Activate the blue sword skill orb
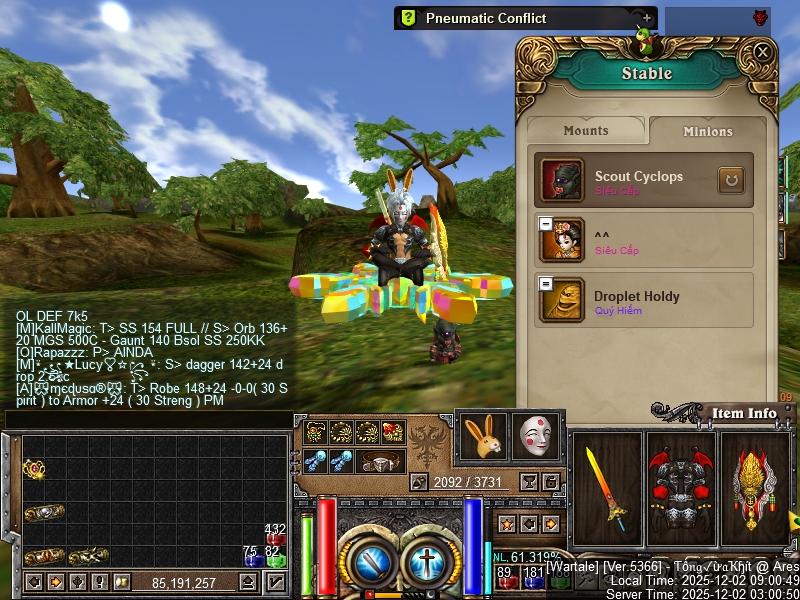 pos(372,560)
